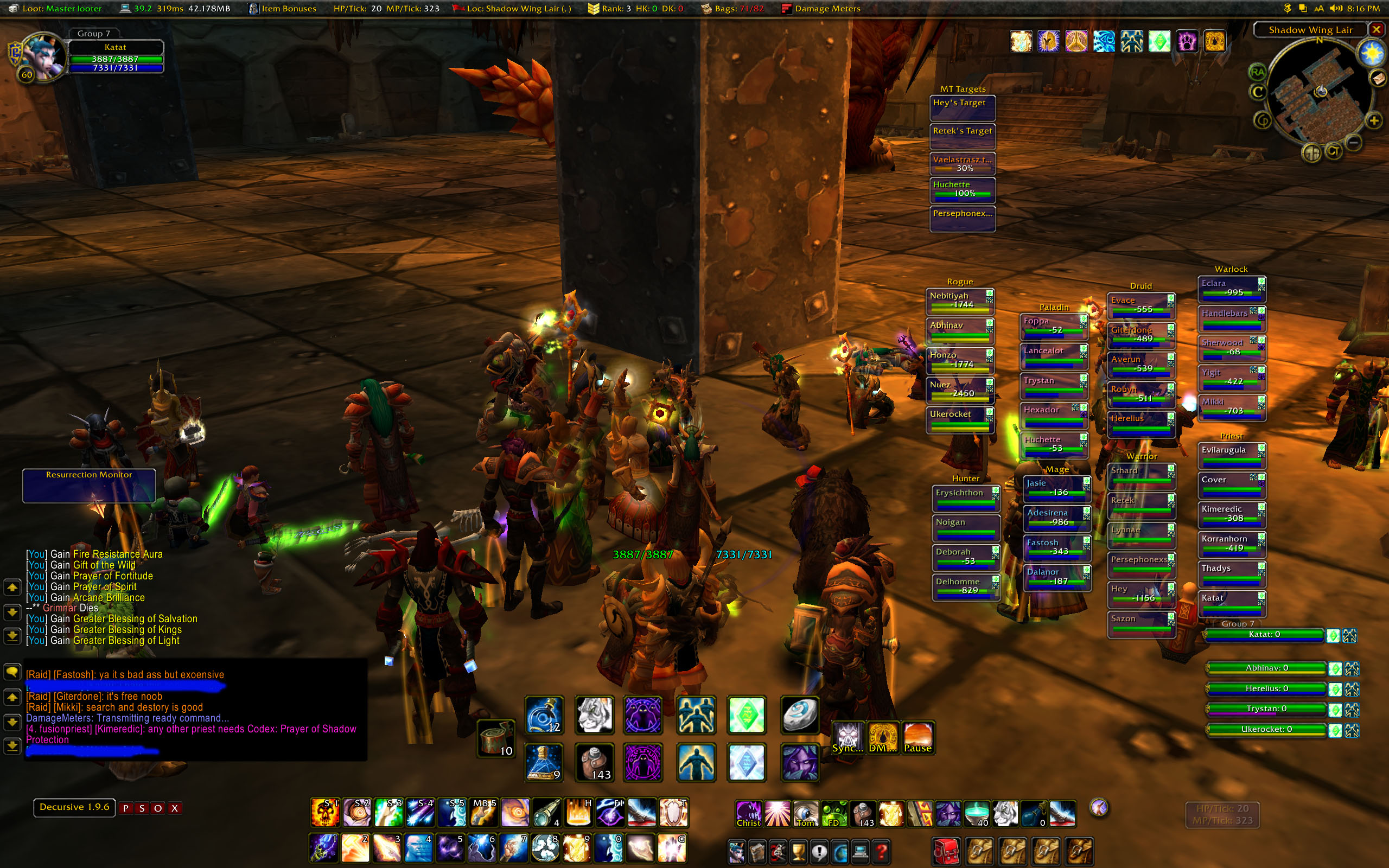Close the Shadow Wing Lair minimap
The width and height of the screenshot is (1389, 868).
[x=1376, y=29]
